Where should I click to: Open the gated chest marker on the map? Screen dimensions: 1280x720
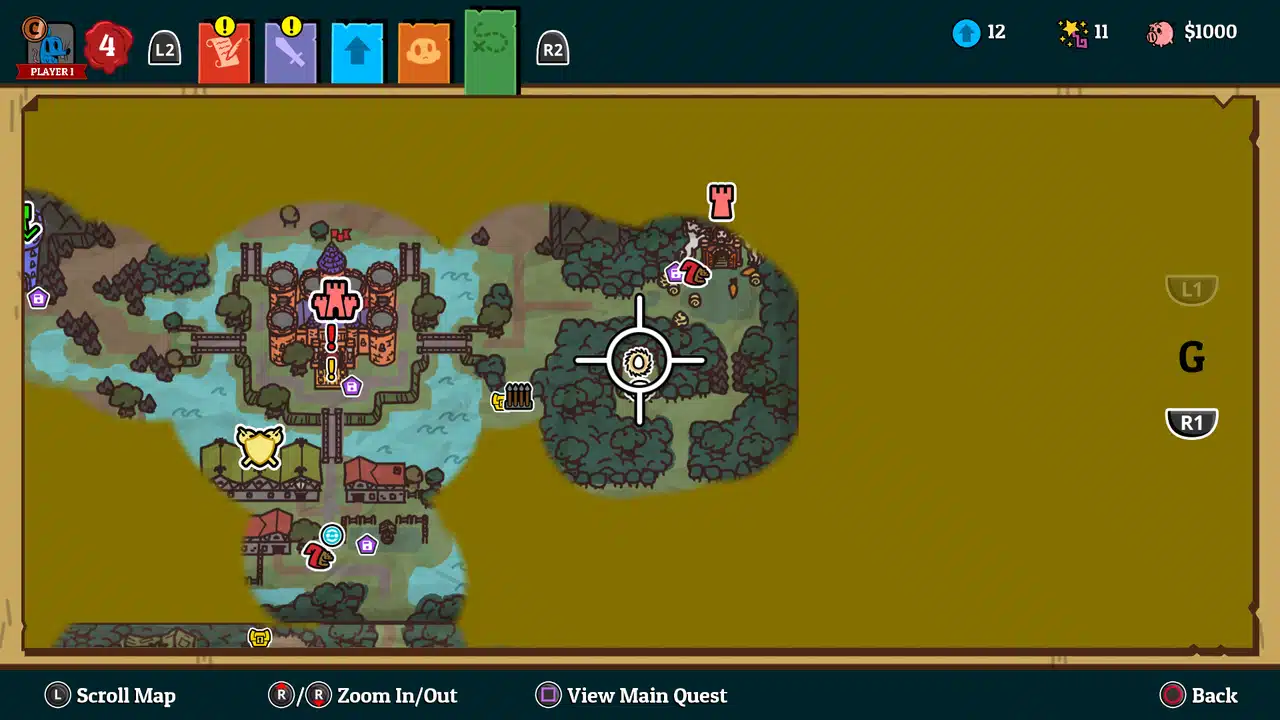tap(514, 397)
